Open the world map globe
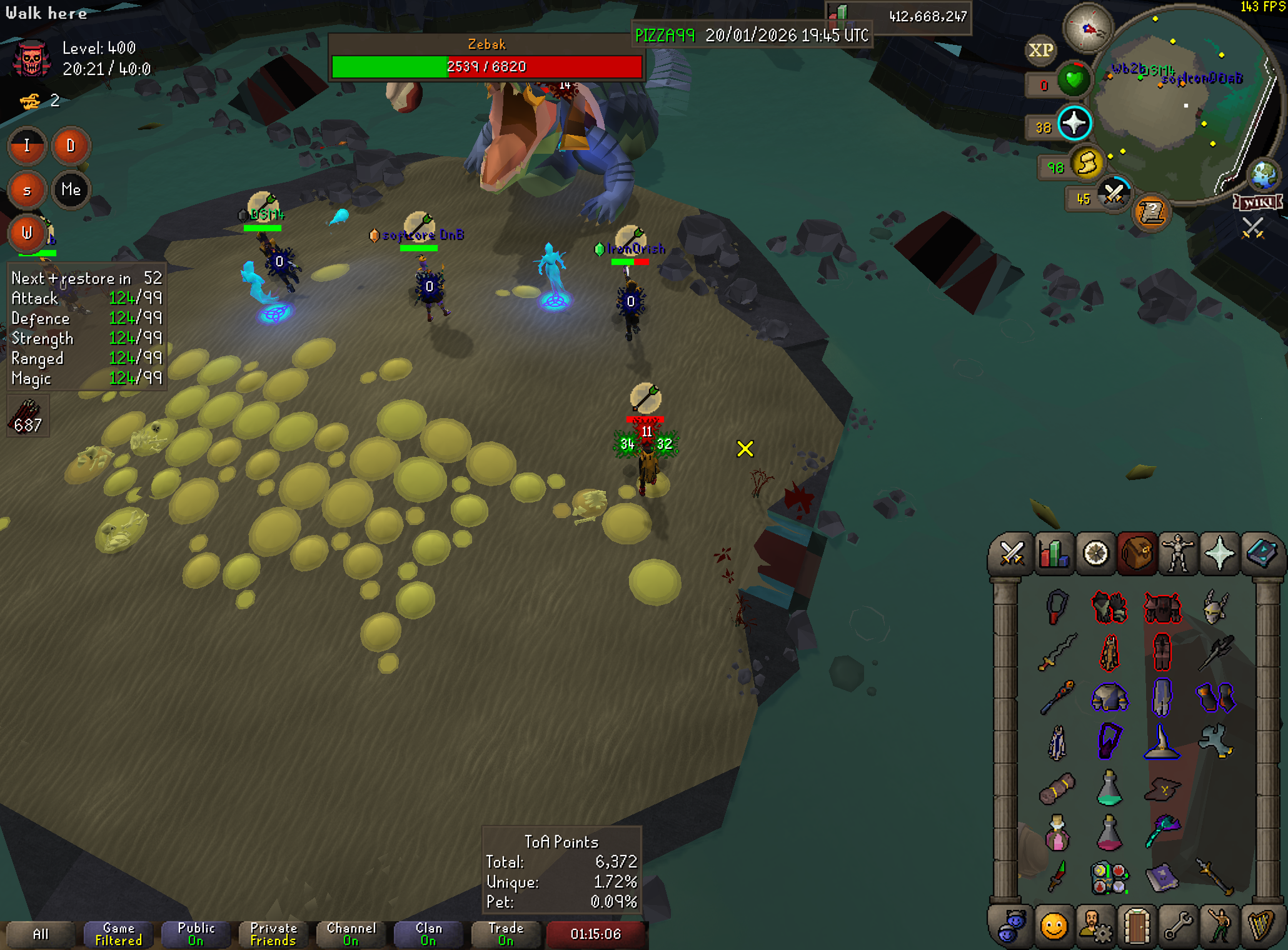 pyautogui.click(x=1263, y=174)
